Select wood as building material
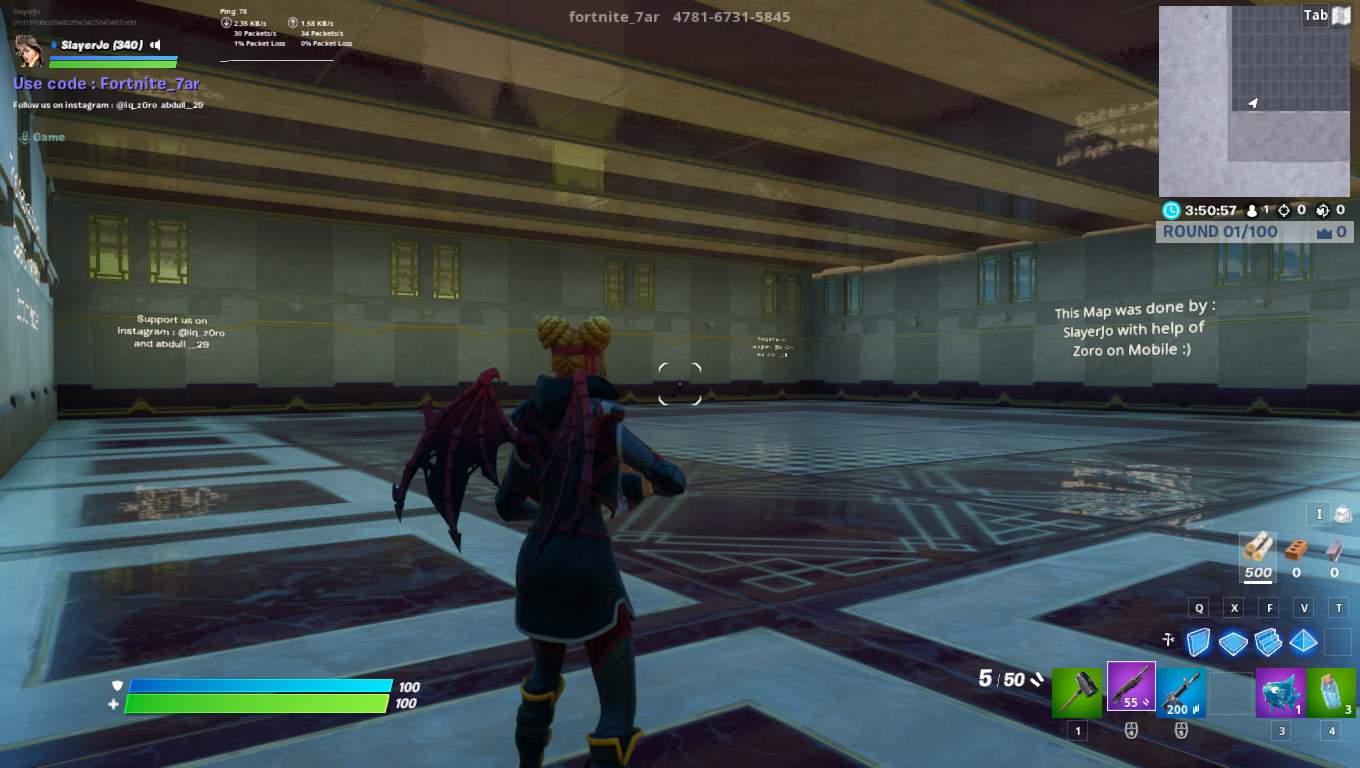 1258,548
